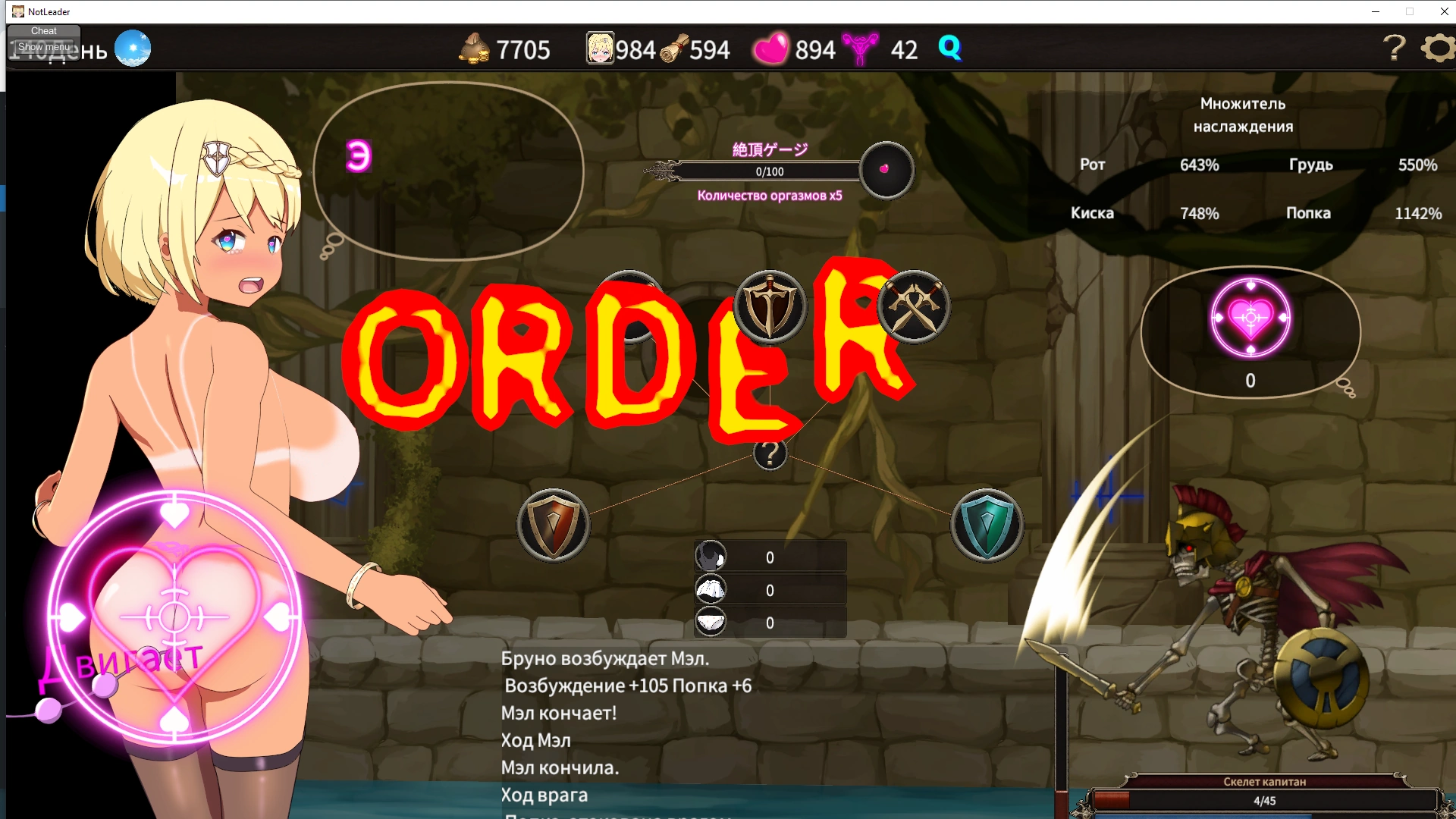Click the round gauge orb button

pos(886,170)
